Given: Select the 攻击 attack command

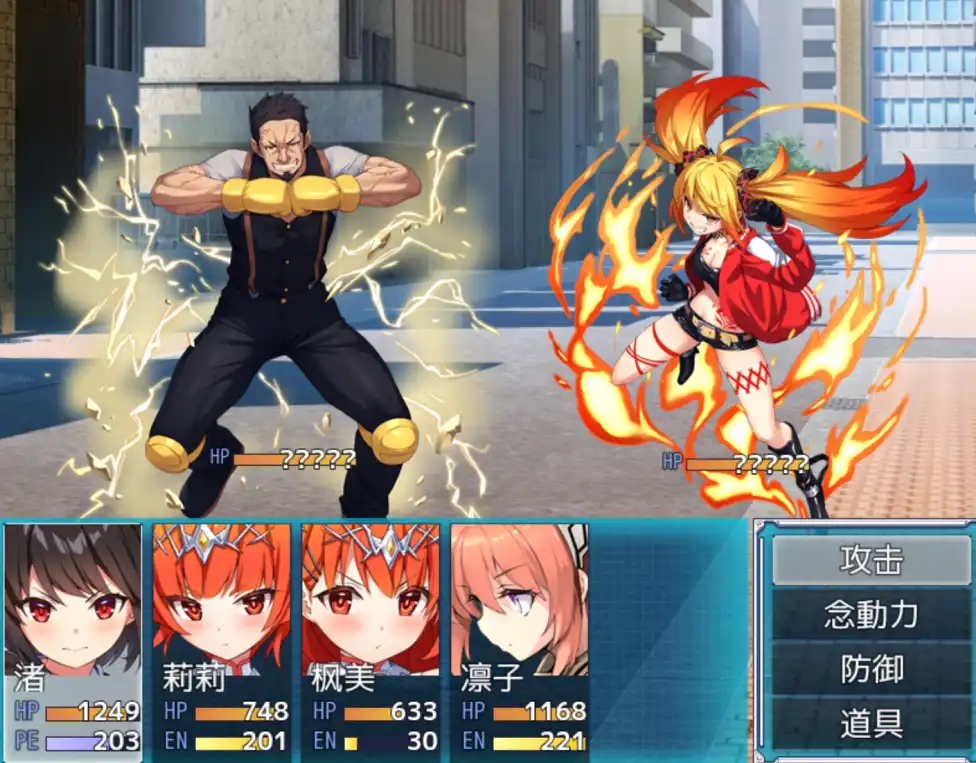Looking at the screenshot, I should tap(871, 560).
